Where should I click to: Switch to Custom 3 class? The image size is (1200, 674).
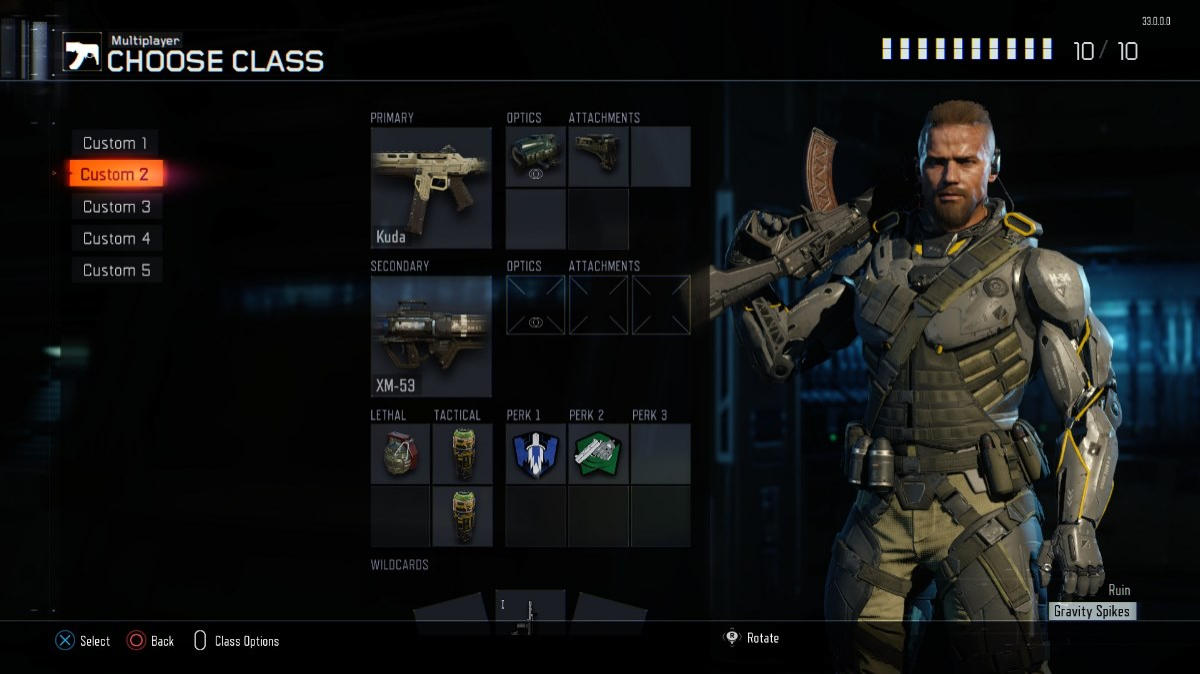point(116,207)
